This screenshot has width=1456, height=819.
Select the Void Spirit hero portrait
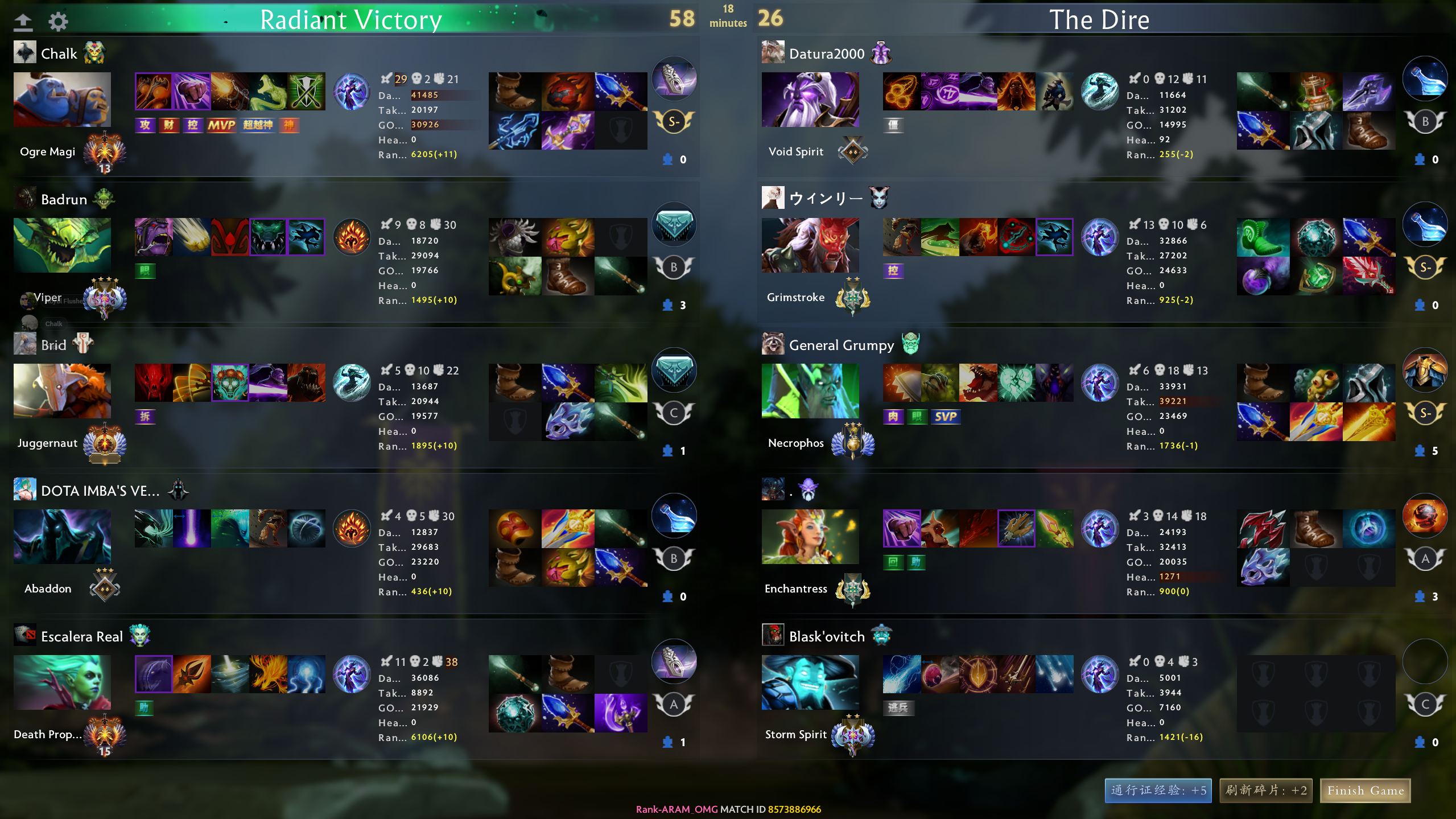click(810, 99)
